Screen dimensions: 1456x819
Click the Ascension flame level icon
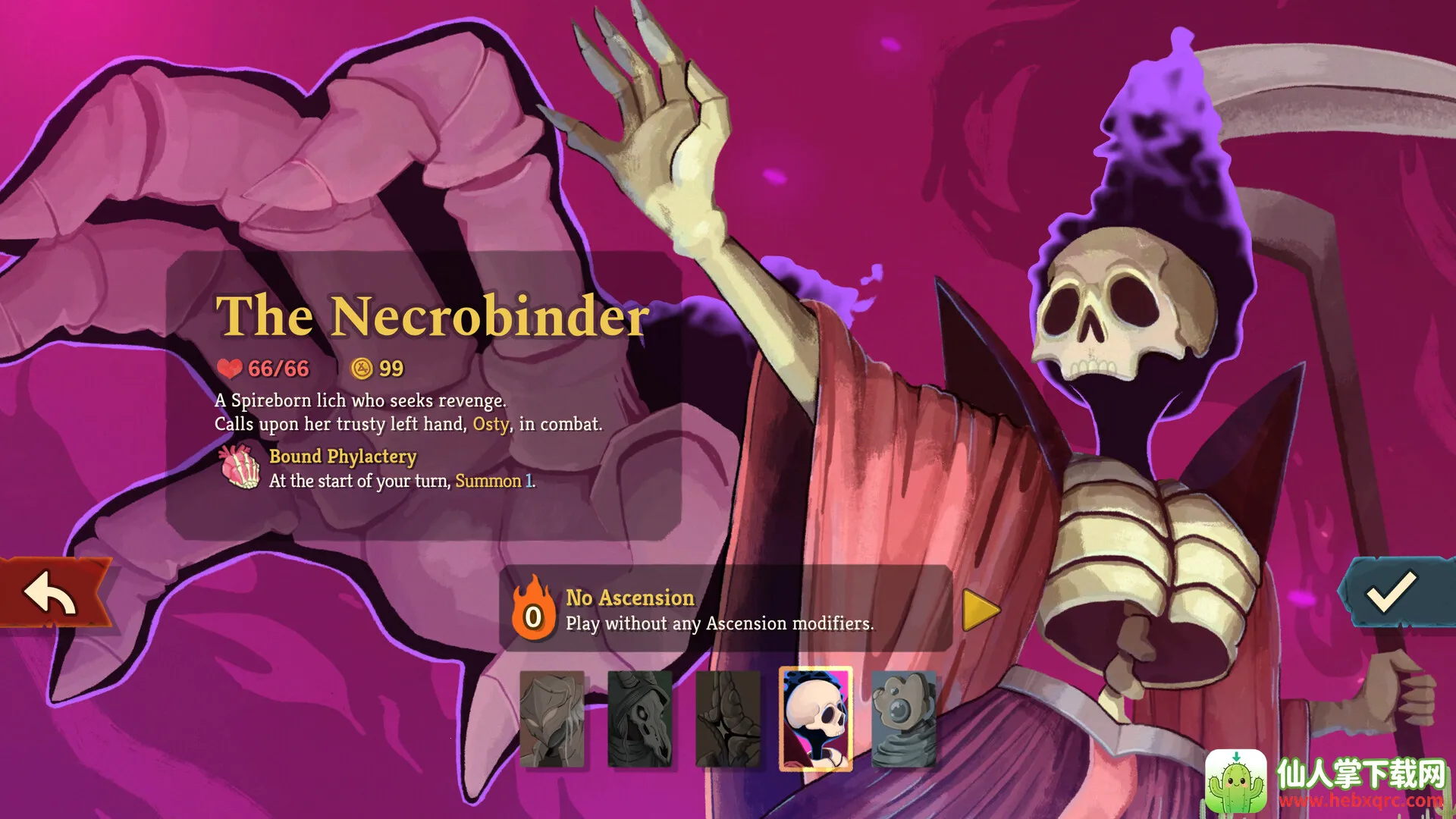point(533,610)
